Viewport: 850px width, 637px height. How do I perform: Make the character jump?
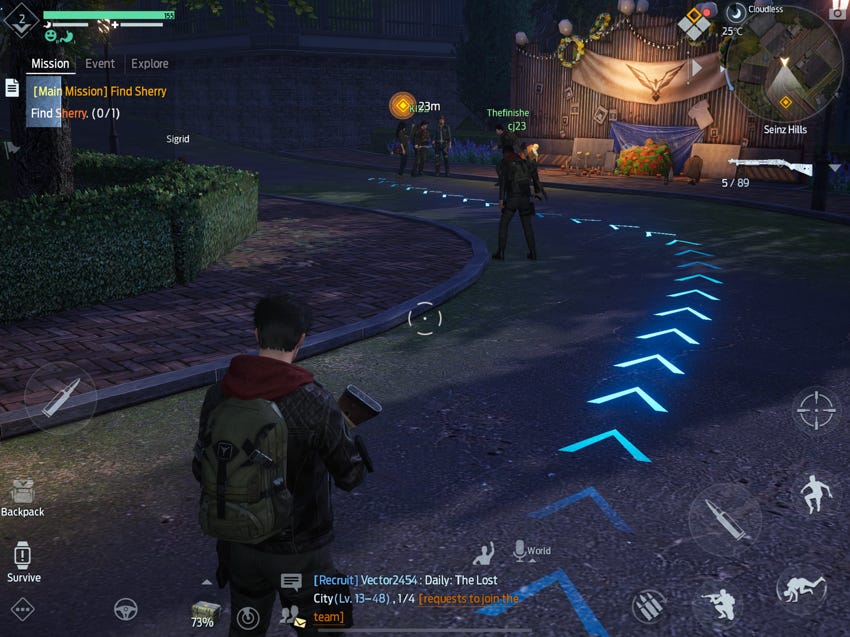816,494
